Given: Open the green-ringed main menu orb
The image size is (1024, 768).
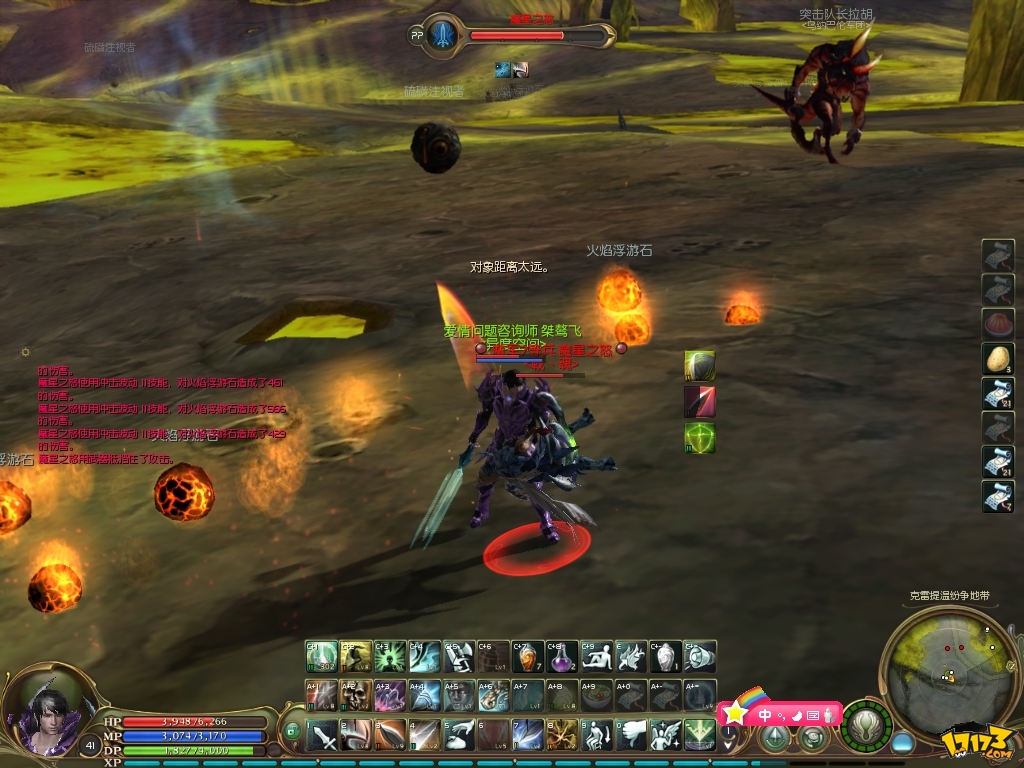Looking at the screenshot, I should click(866, 726).
